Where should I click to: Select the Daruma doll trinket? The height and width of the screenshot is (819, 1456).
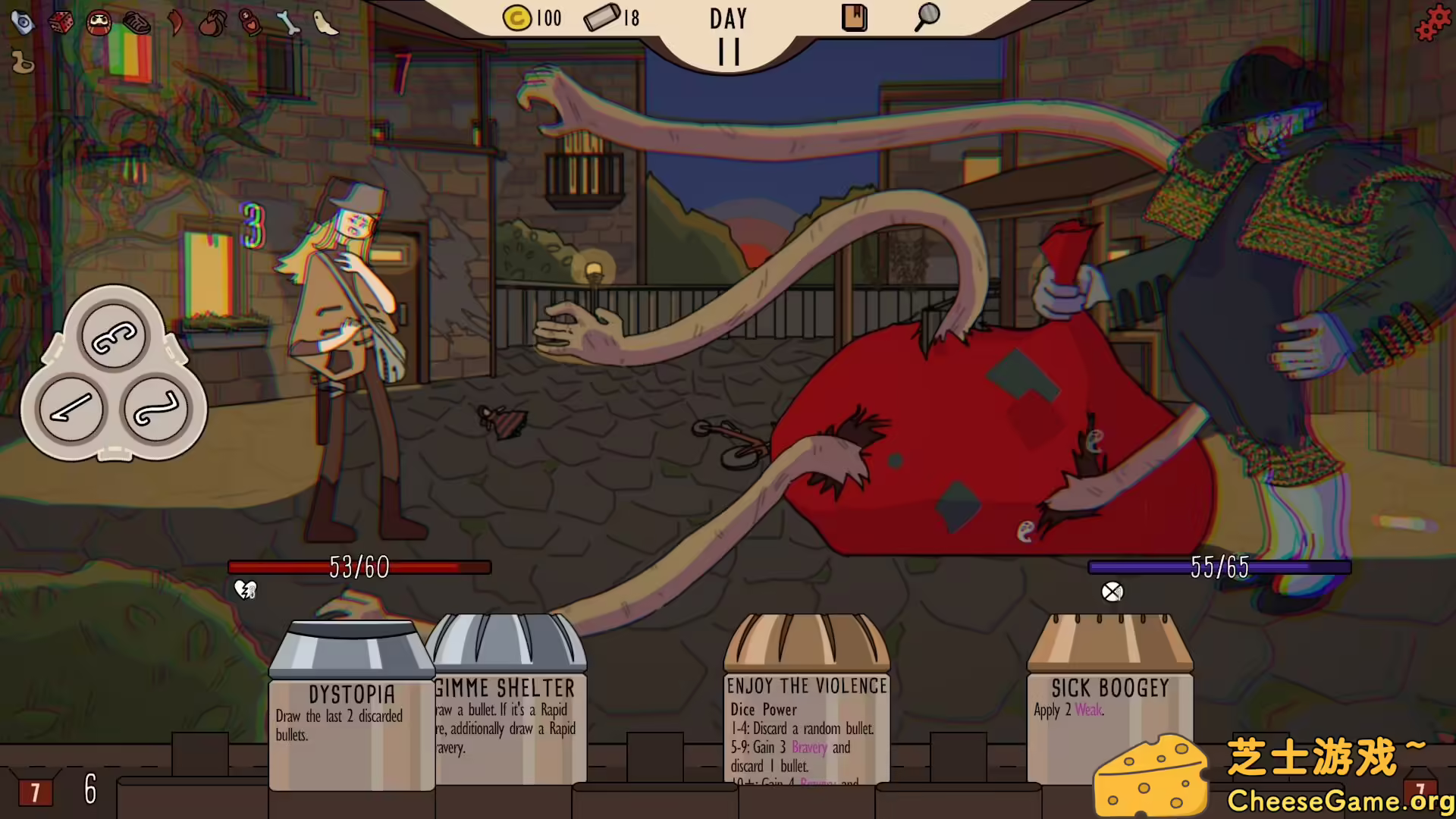99,22
